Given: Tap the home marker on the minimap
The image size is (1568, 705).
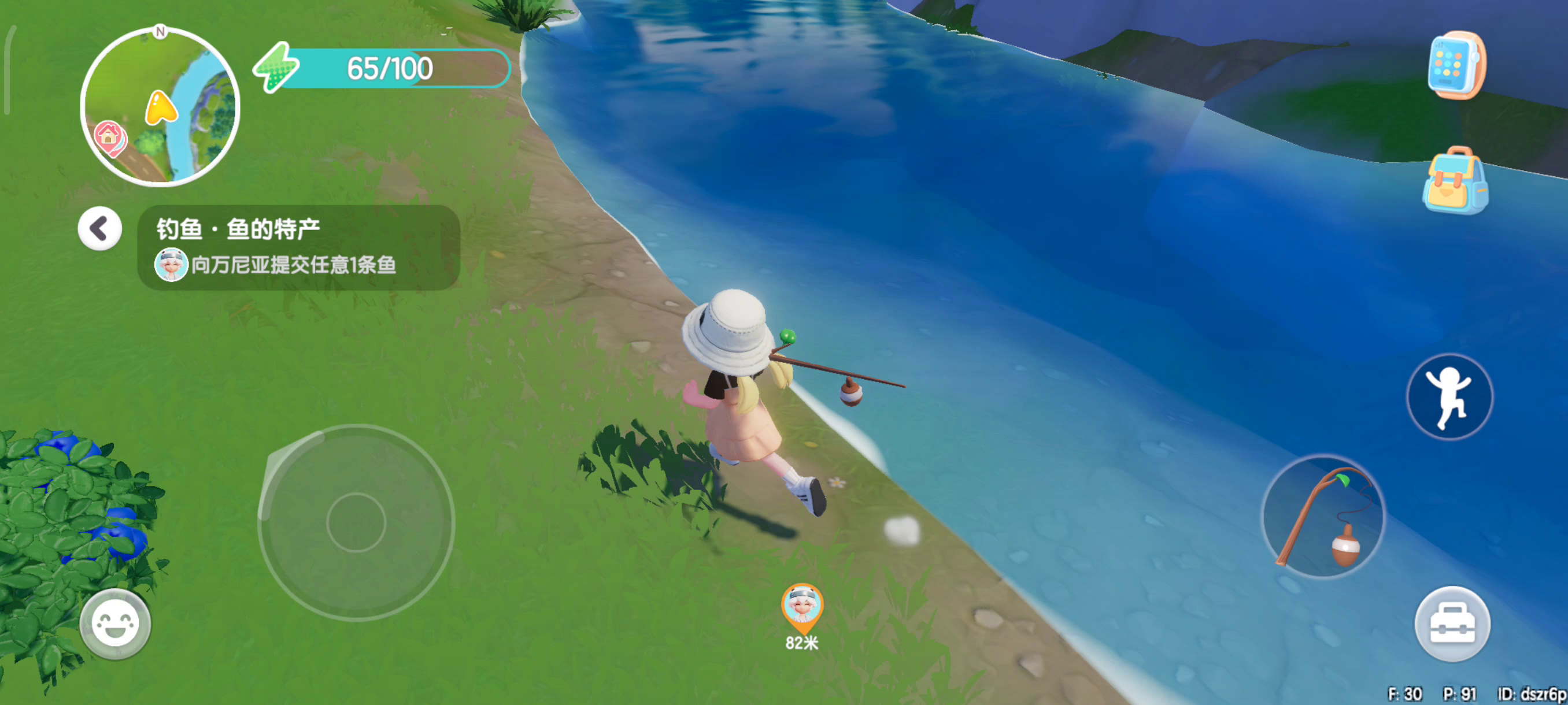Looking at the screenshot, I should click(109, 136).
